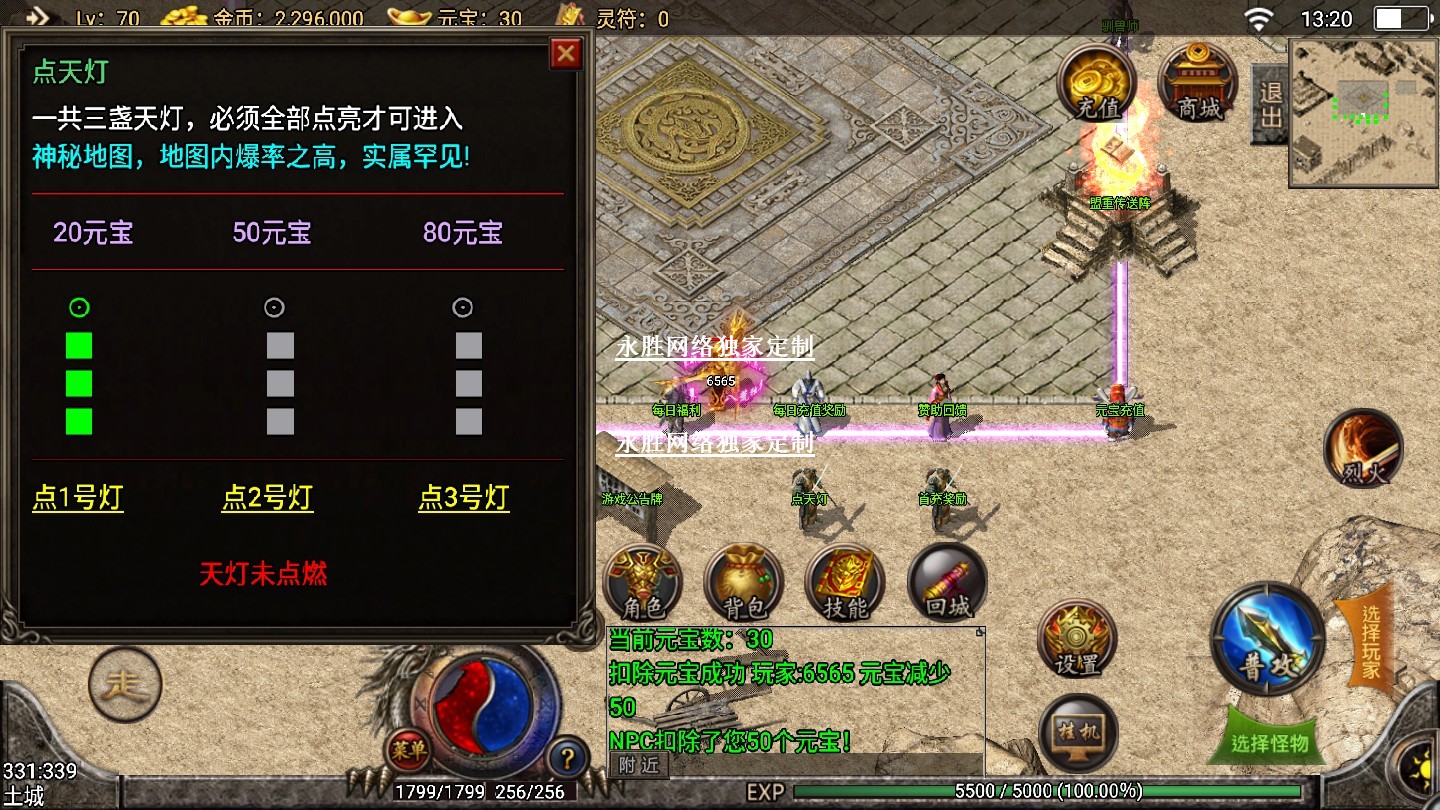Open the minimap
This screenshot has height=810, width=1440.
(1362, 112)
